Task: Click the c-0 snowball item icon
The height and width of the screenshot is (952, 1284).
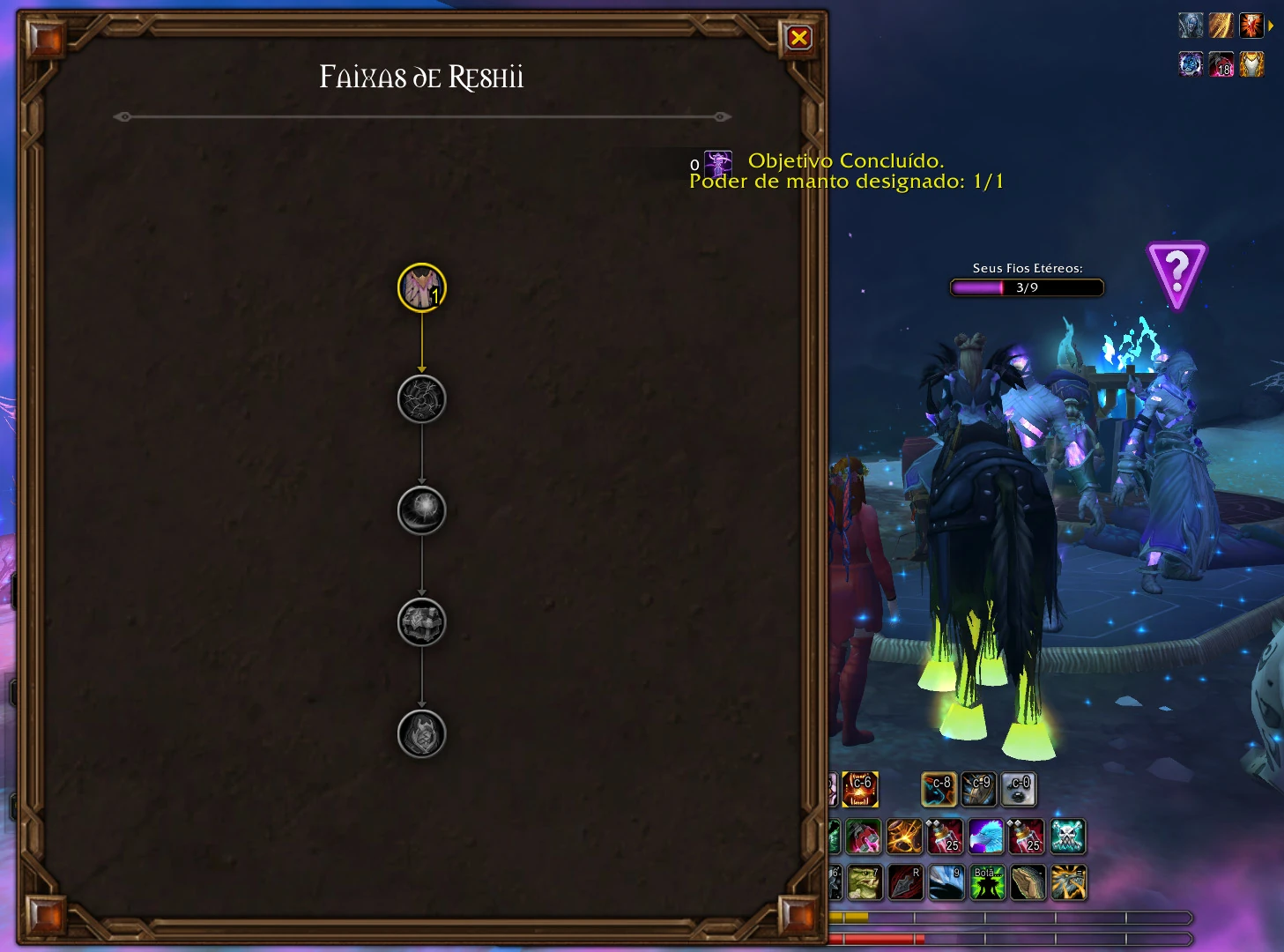Action: point(1020,790)
